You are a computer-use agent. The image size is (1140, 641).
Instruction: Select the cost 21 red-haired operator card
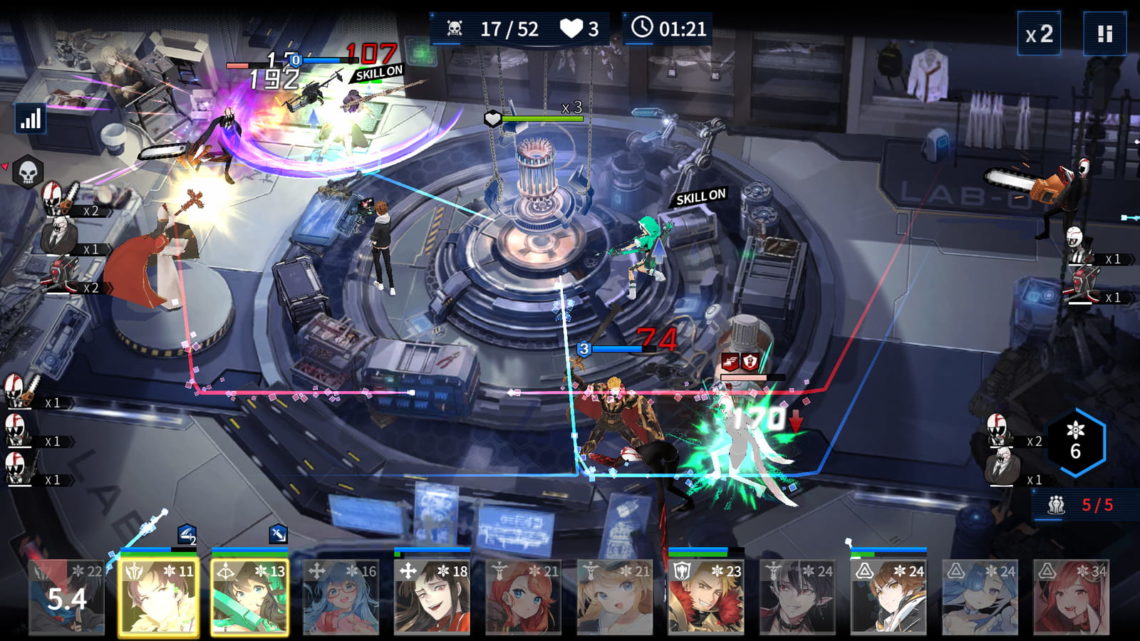[x=523, y=596]
